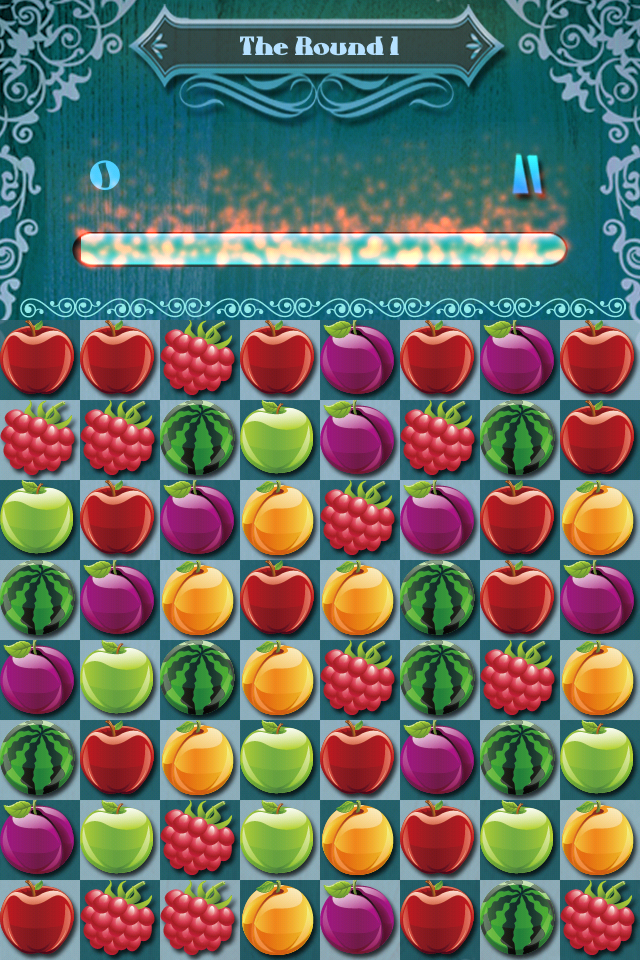Choose the red apple surrounded by oranges
Viewport: 640px width, 960px height.
278,598
